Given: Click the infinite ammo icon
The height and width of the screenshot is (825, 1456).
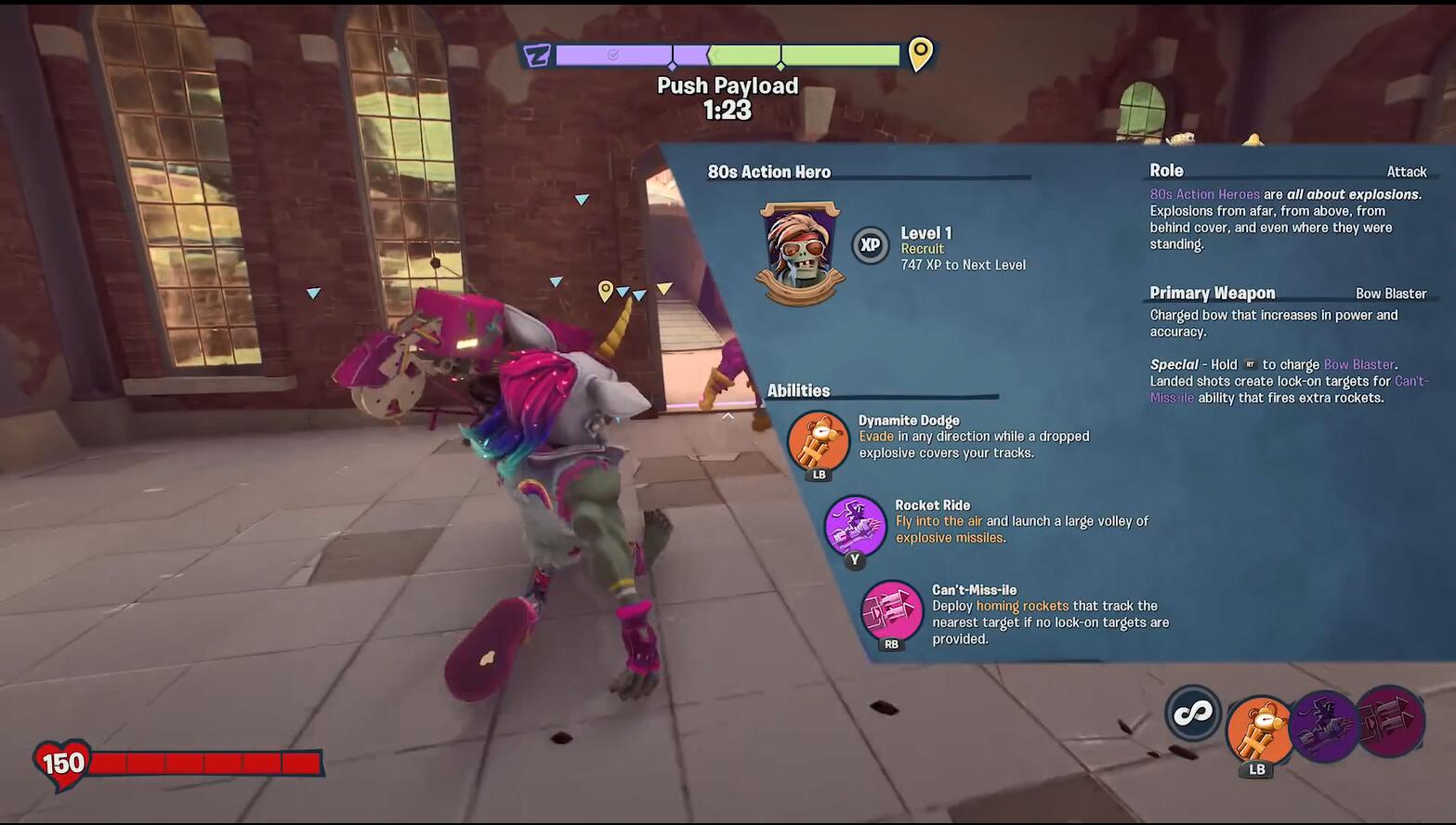Looking at the screenshot, I should click(x=1193, y=713).
